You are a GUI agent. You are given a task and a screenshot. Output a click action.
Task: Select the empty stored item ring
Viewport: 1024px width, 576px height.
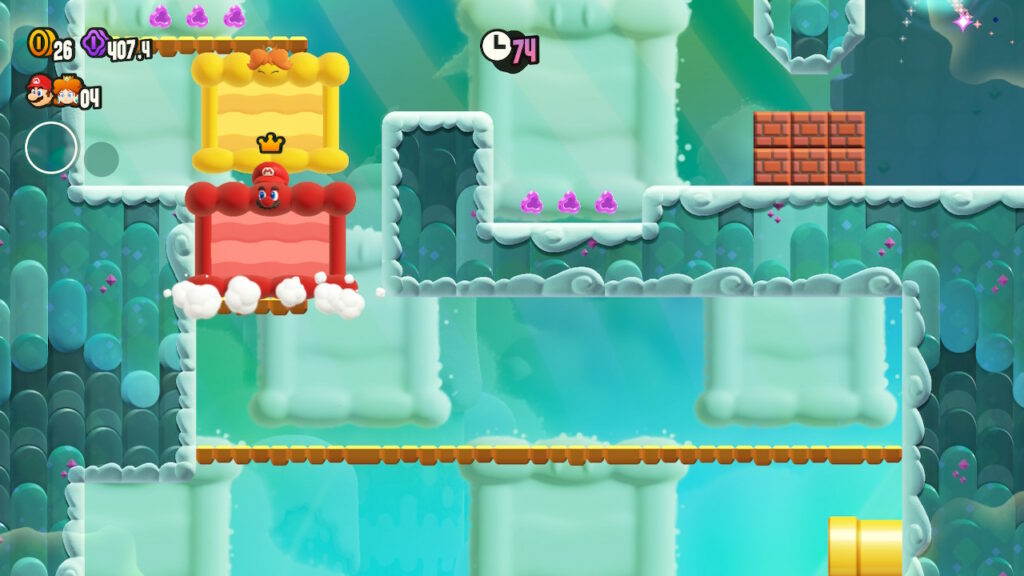[51, 148]
